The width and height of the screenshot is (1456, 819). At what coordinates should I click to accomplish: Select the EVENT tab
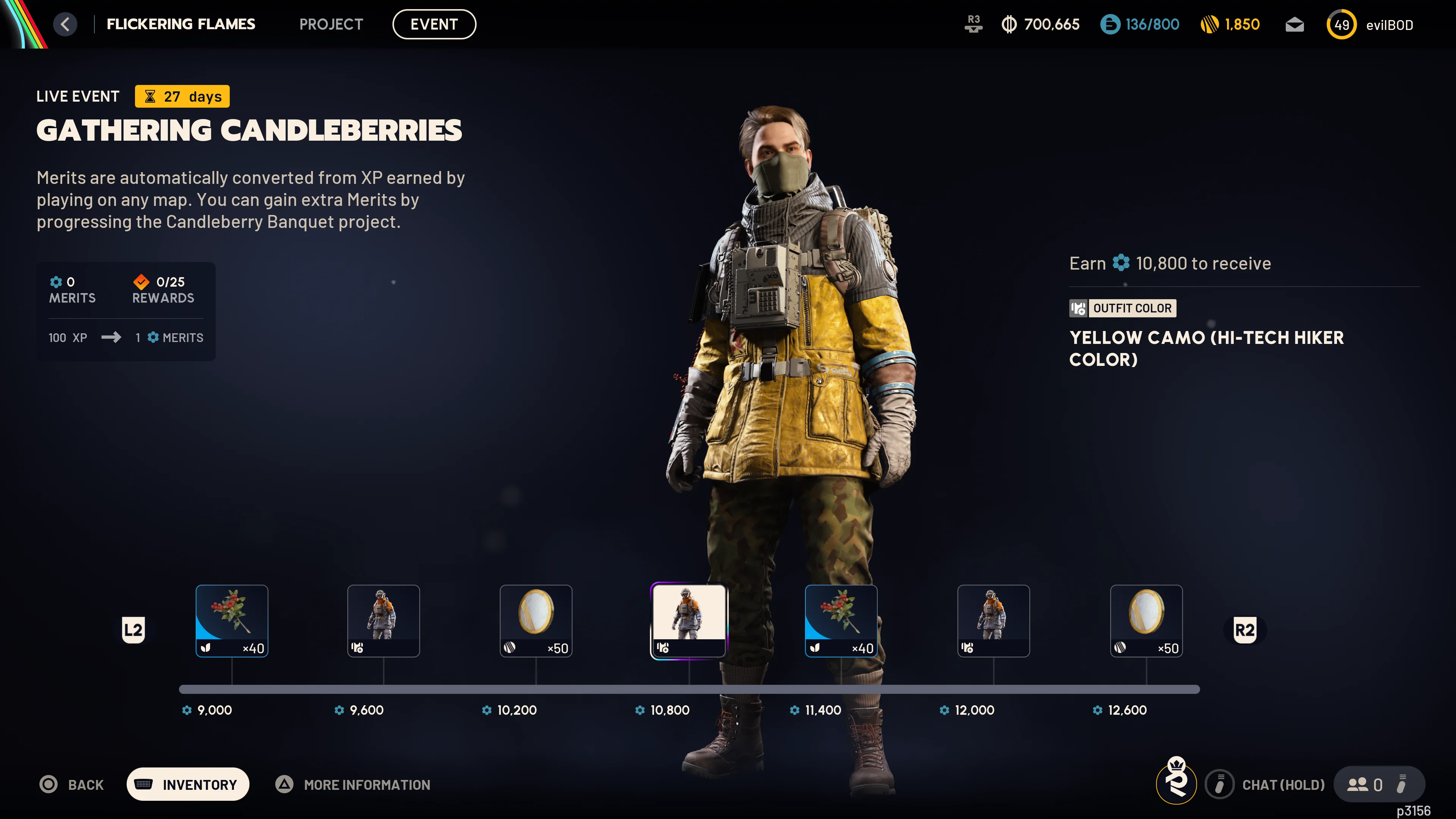(434, 24)
